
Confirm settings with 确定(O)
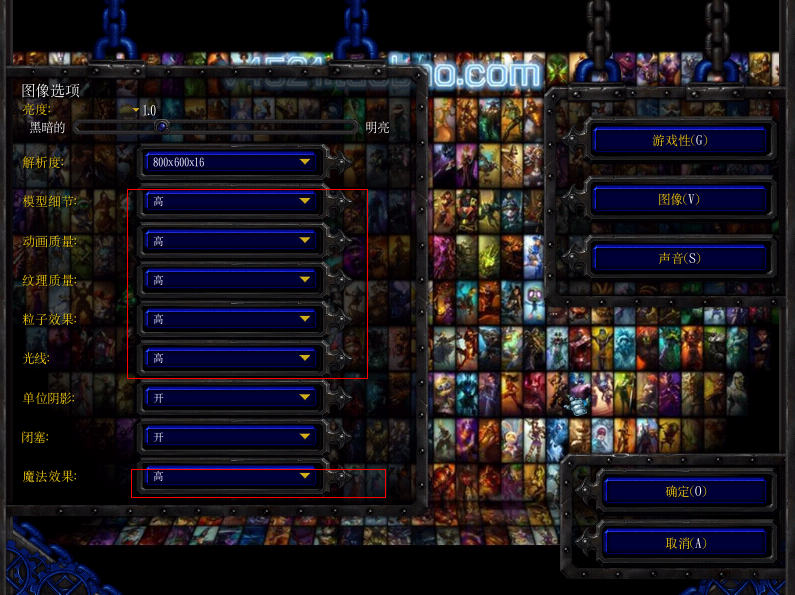pyautogui.click(x=686, y=492)
